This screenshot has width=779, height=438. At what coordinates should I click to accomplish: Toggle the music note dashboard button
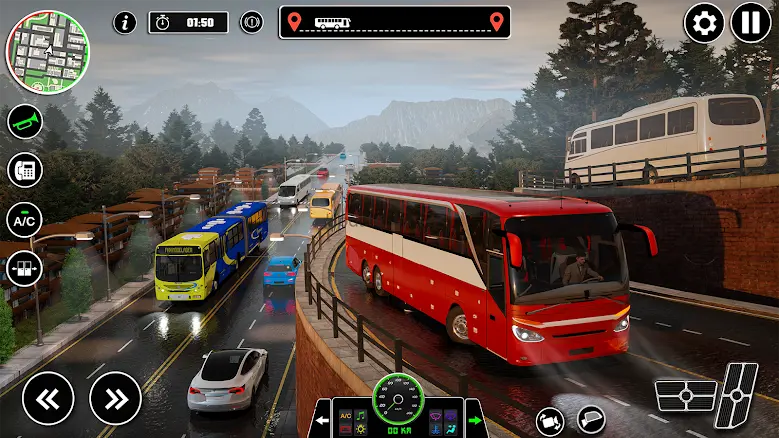(360, 414)
